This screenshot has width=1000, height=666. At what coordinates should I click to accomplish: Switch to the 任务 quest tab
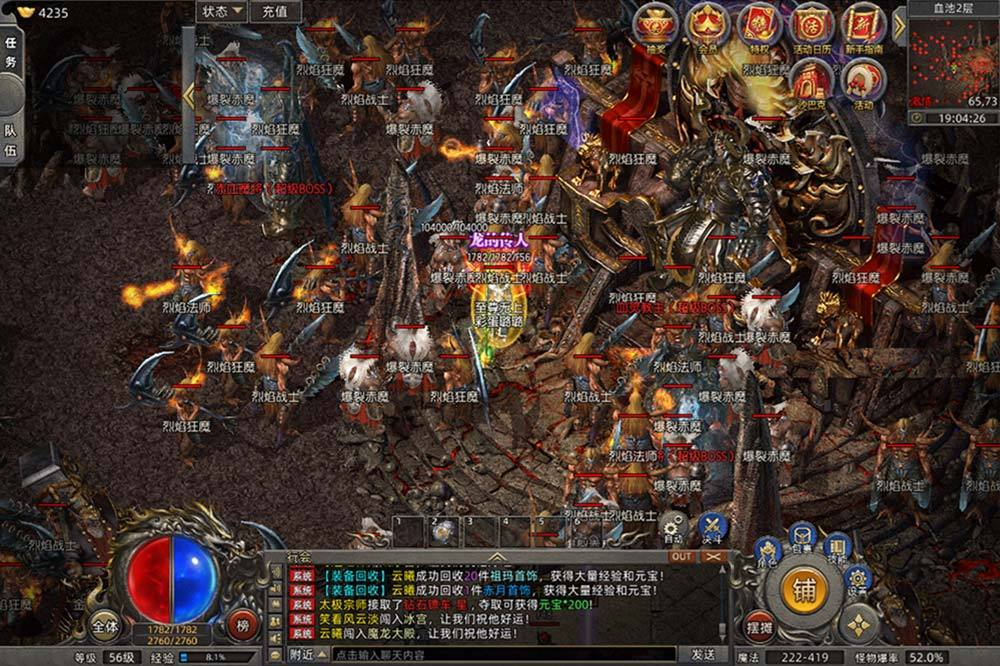10,50
